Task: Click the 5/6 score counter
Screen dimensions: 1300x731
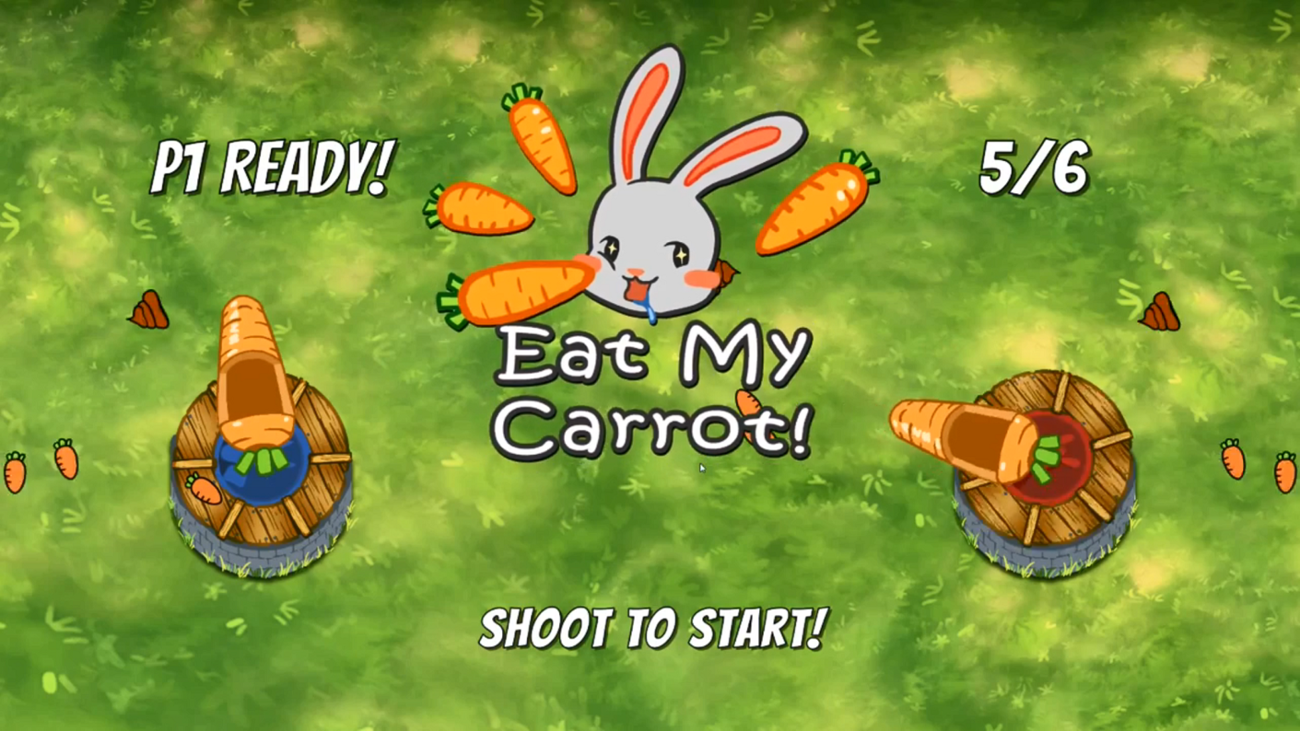Action: click(1035, 168)
